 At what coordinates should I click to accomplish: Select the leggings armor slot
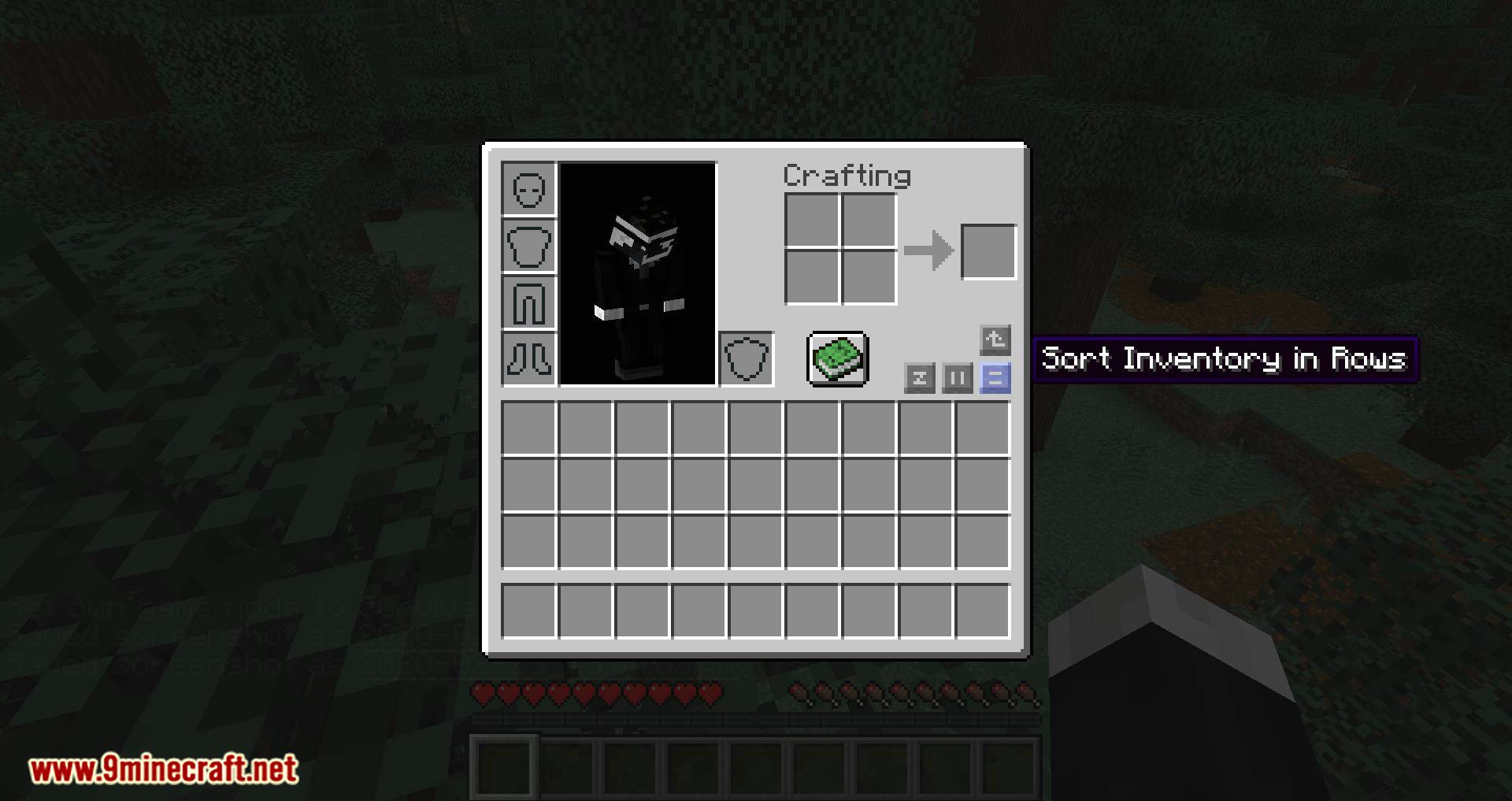[x=528, y=302]
